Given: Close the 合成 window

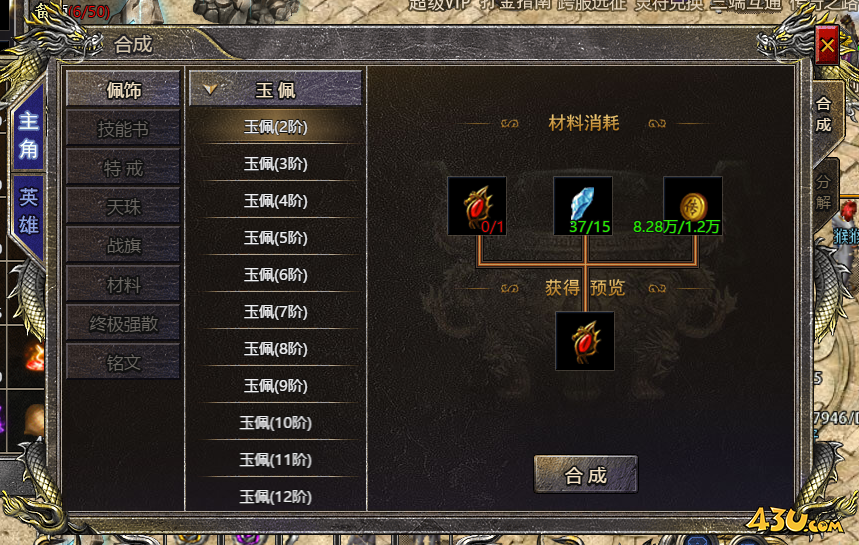Looking at the screenshot, I should tap(827, 46).
